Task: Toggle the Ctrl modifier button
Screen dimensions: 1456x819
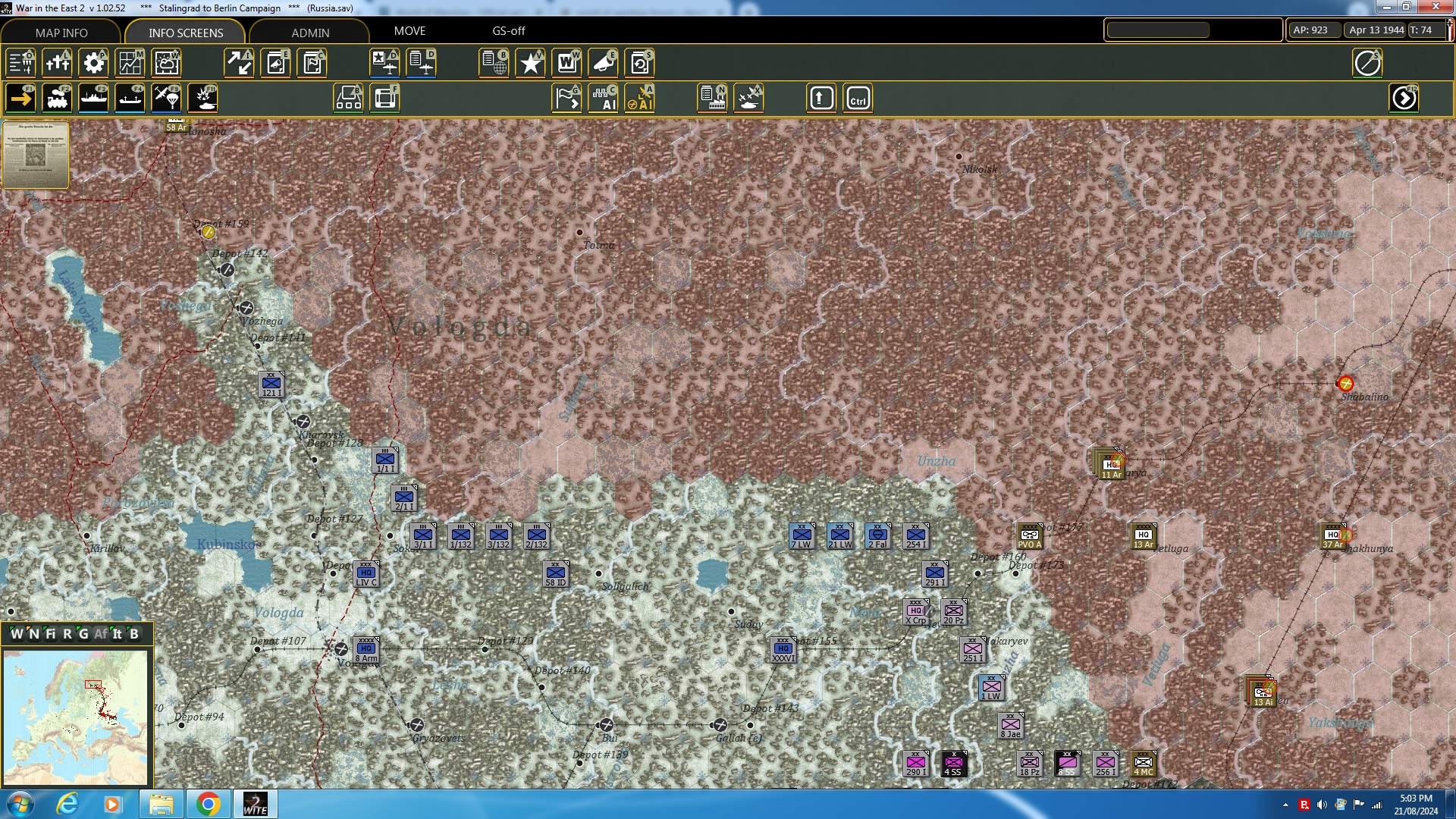Action: click(858, 98)
